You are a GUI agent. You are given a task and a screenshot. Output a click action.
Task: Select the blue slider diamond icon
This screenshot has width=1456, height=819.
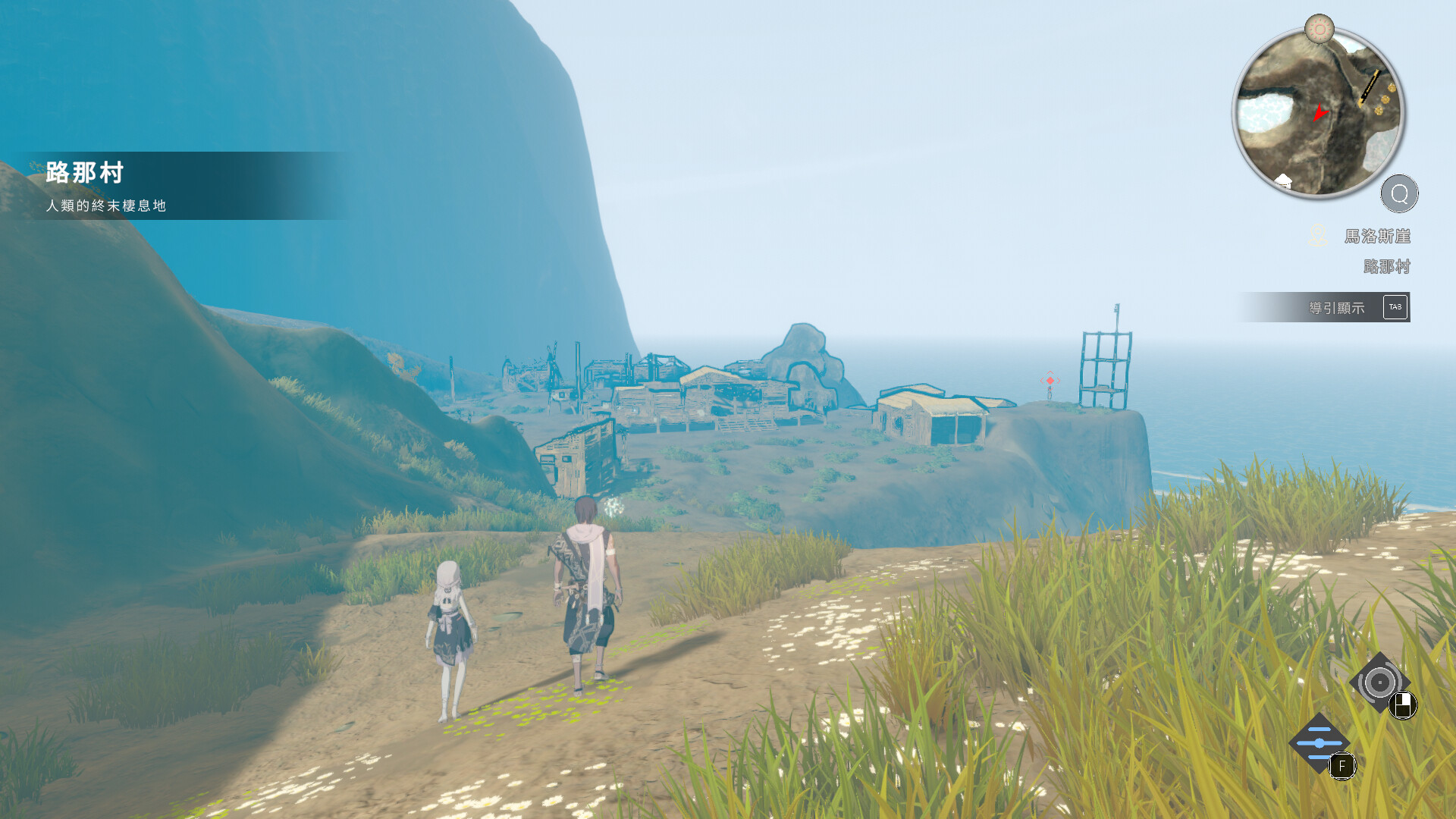pyautogui.click(x=1319, y=743)
